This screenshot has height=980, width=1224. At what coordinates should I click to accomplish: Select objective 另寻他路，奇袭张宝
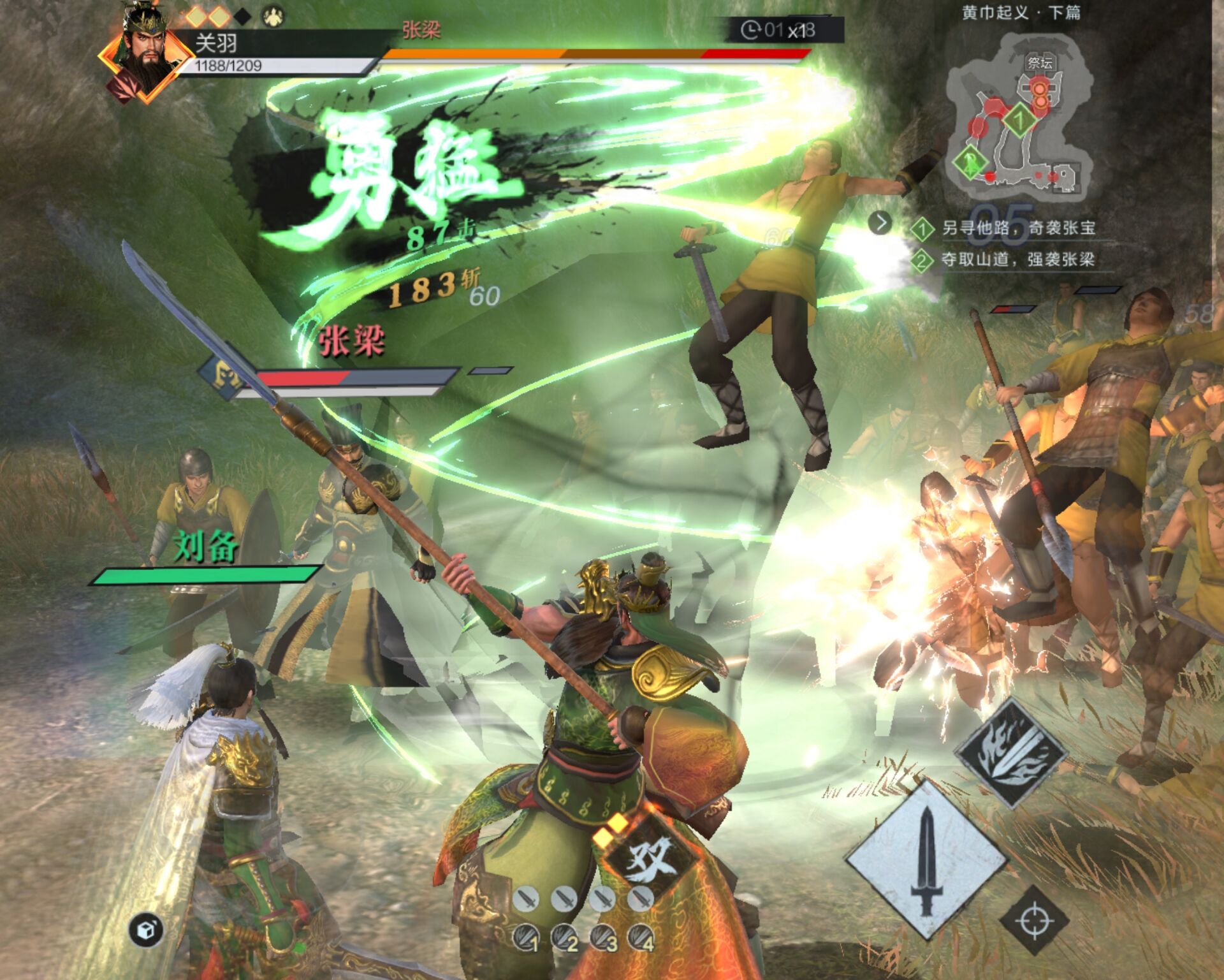tap(1017, 228)
